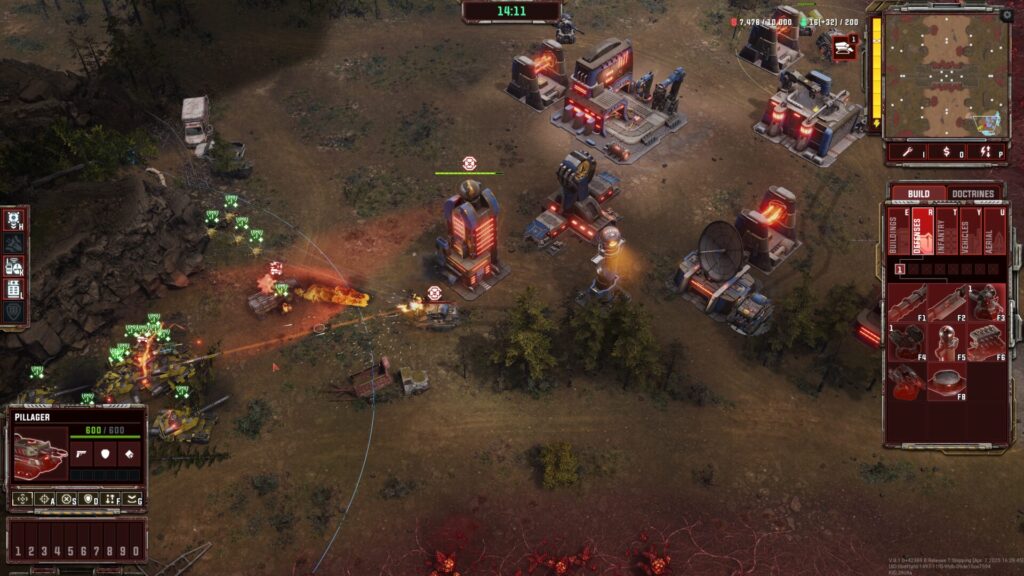
Task: Switch to the Doctrines tab
Action: [x=972, y=193]
